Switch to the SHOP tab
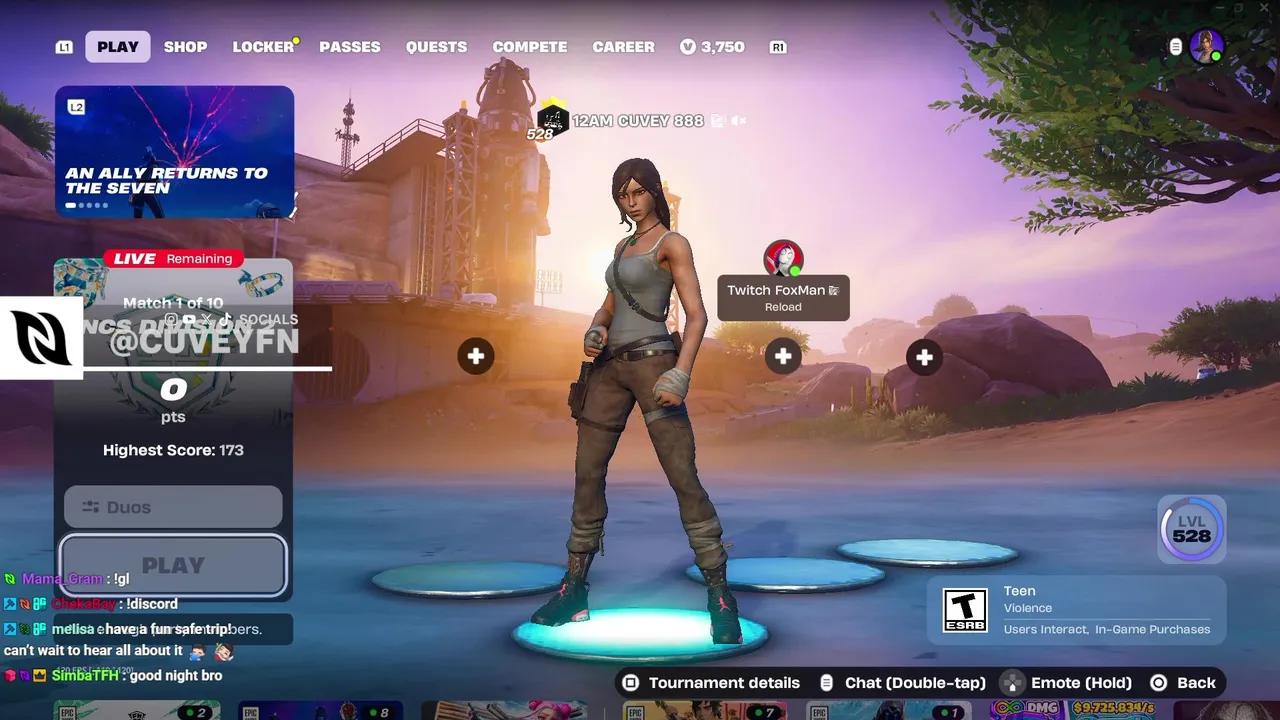The height and width of the screenshot is (720, 1280). [185, 46]
